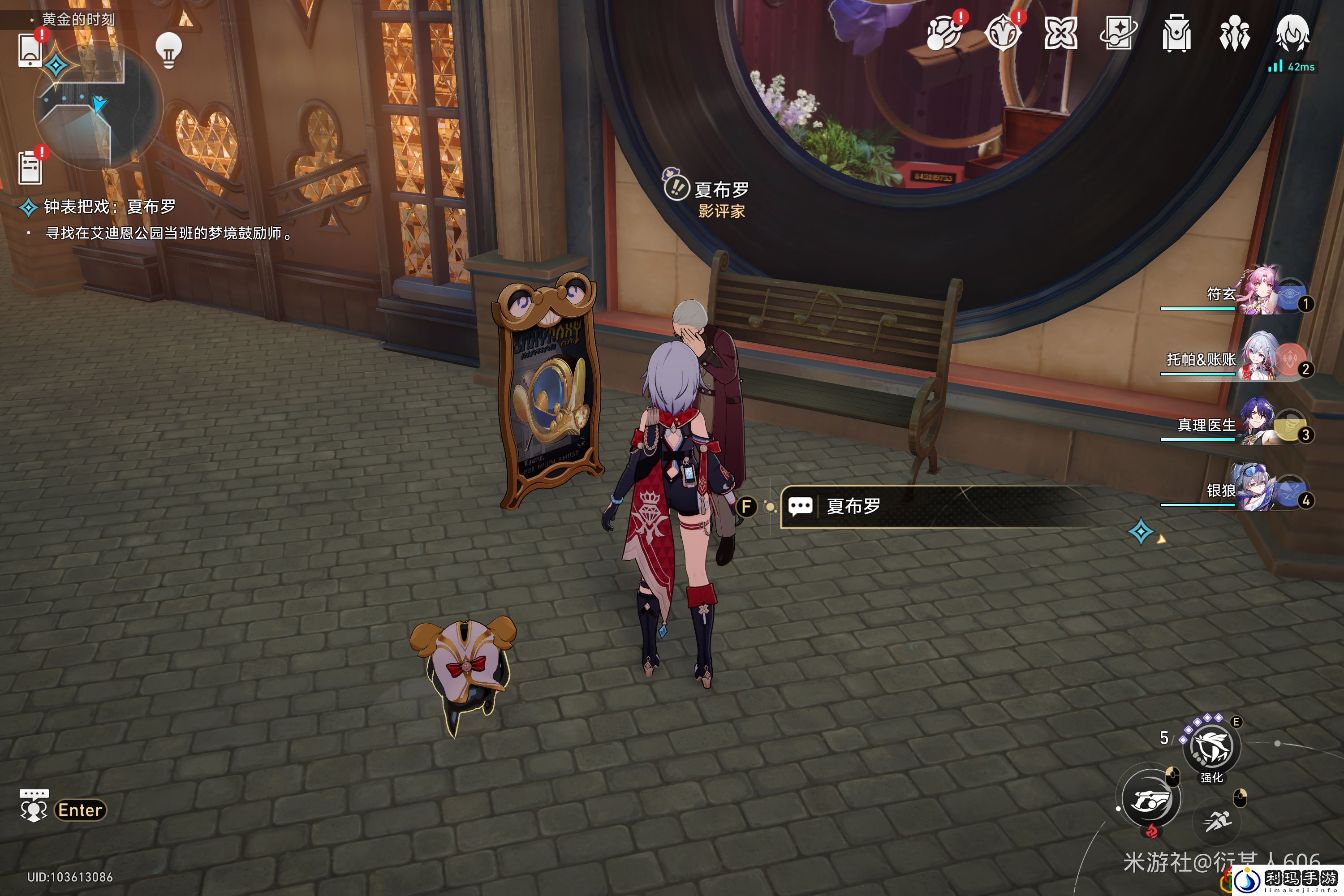Open the circular minimap

click(98, 106)
